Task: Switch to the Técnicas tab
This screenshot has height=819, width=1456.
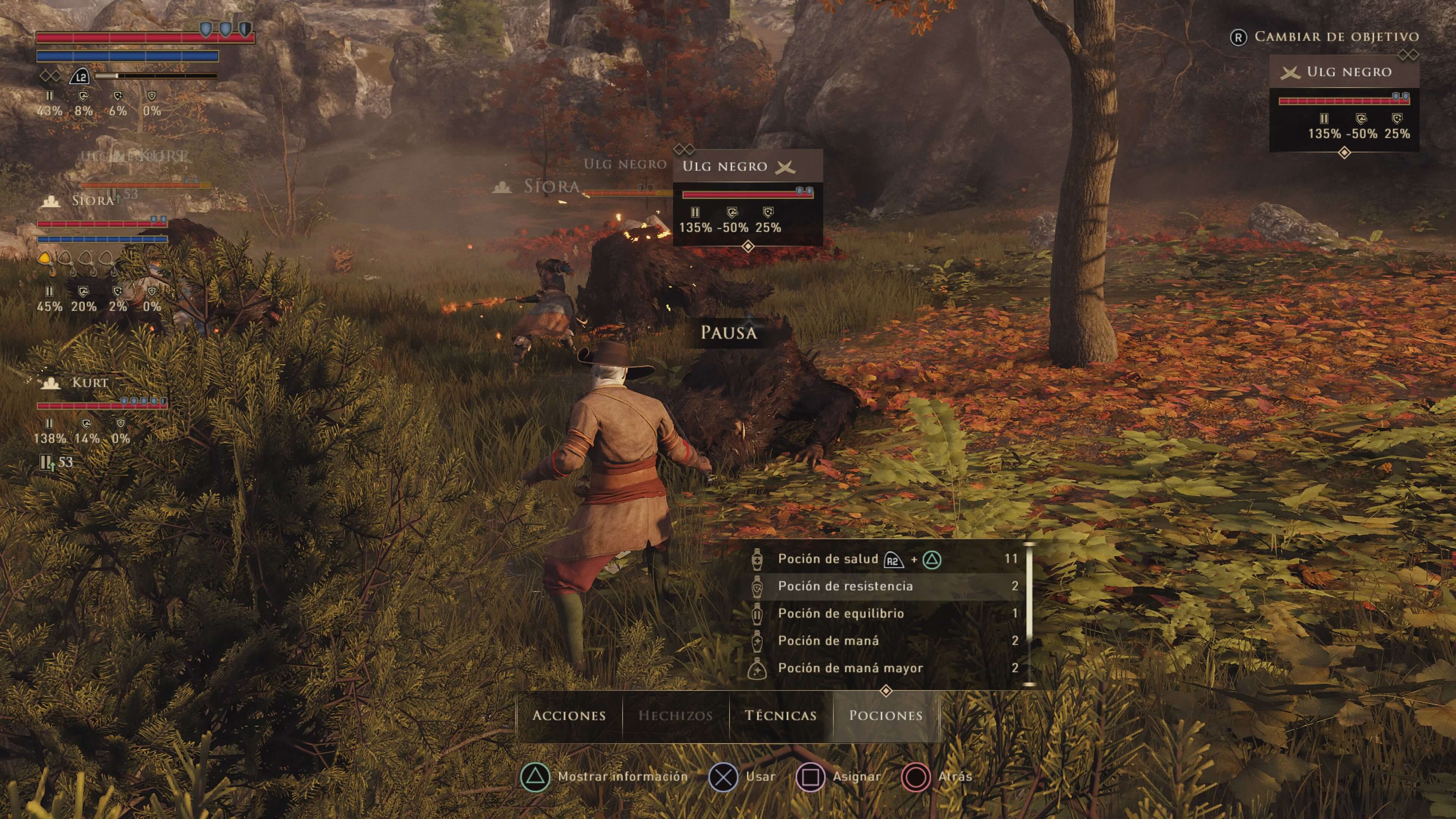Action: 781,715
